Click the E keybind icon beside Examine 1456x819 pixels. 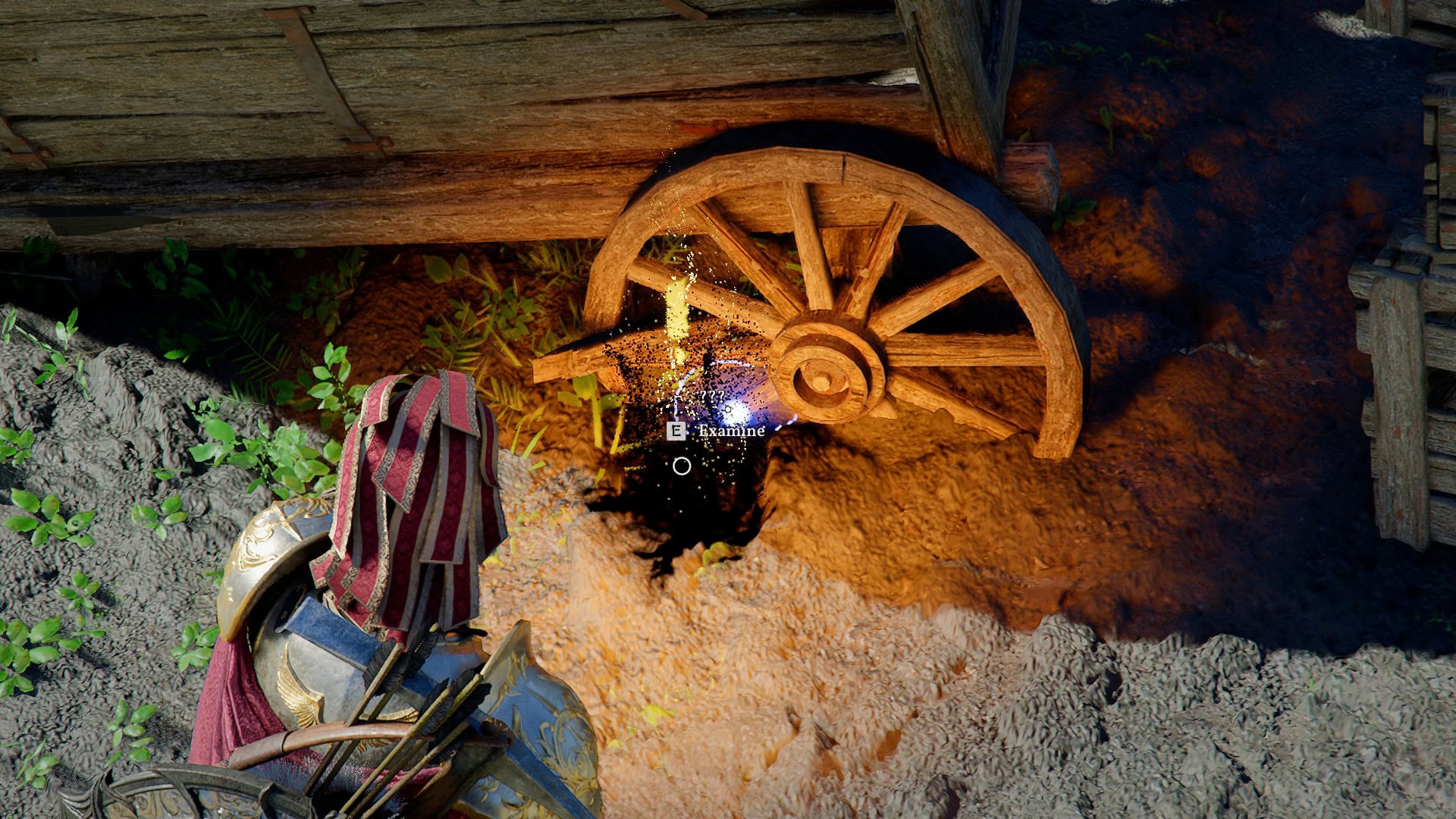point(676,431)
